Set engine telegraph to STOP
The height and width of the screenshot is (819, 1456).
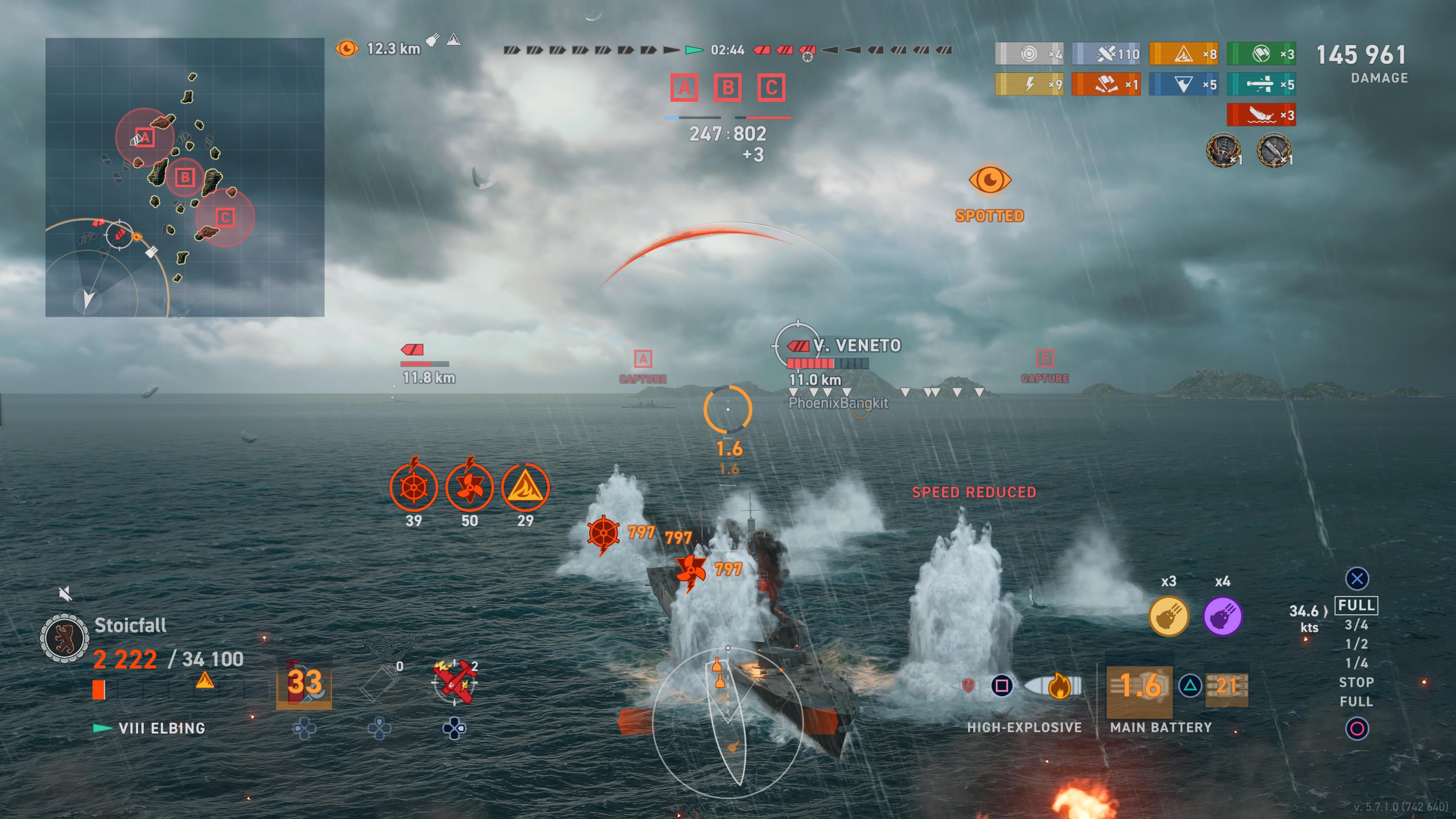pyautogui.click(x=1356, y=682)
